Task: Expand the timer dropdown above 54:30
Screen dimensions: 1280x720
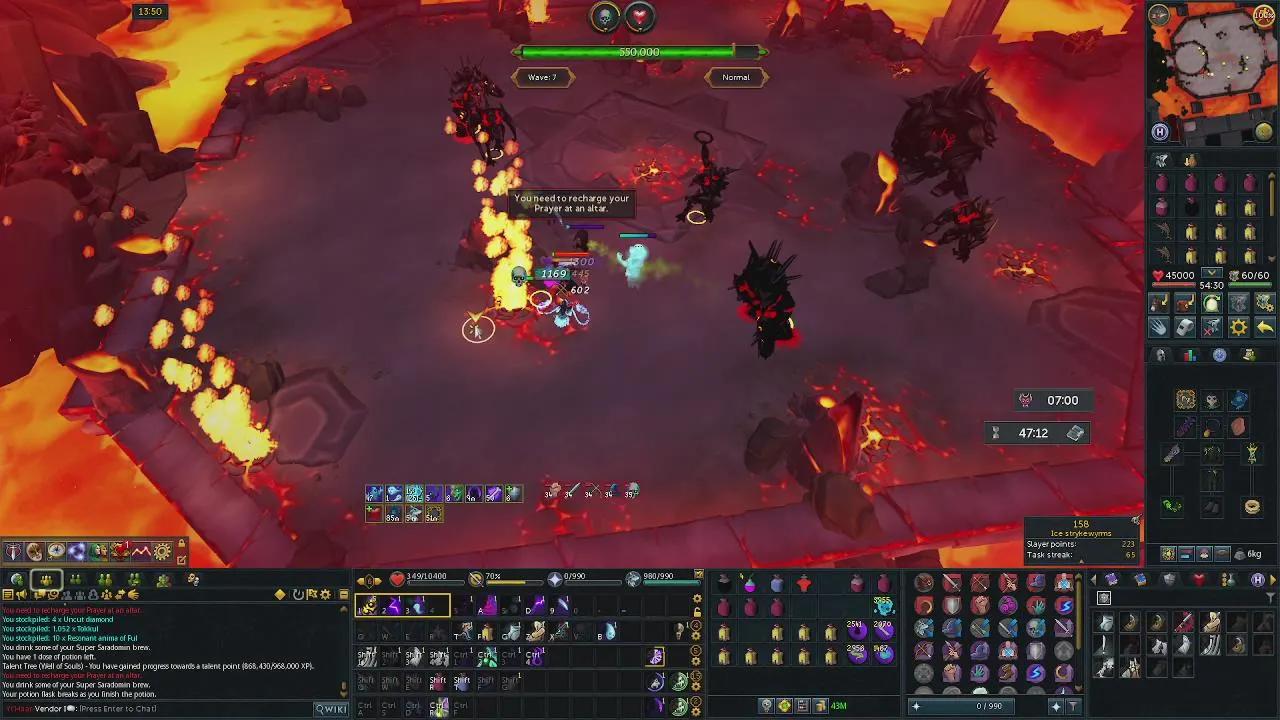Action: click(1212, 272)
